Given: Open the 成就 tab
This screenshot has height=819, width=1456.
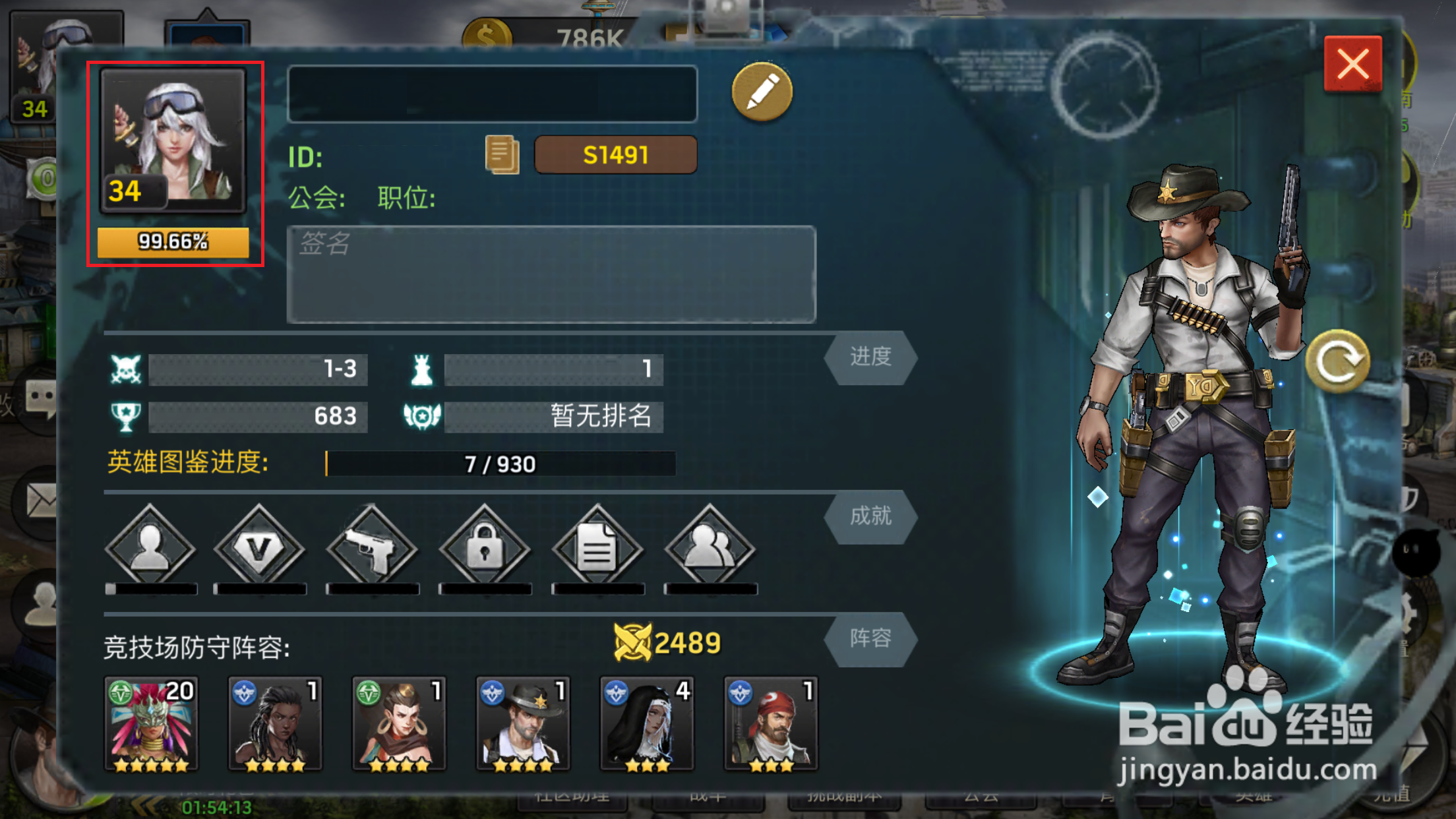Looking at the screenshot, I should [x=870, y=518].
